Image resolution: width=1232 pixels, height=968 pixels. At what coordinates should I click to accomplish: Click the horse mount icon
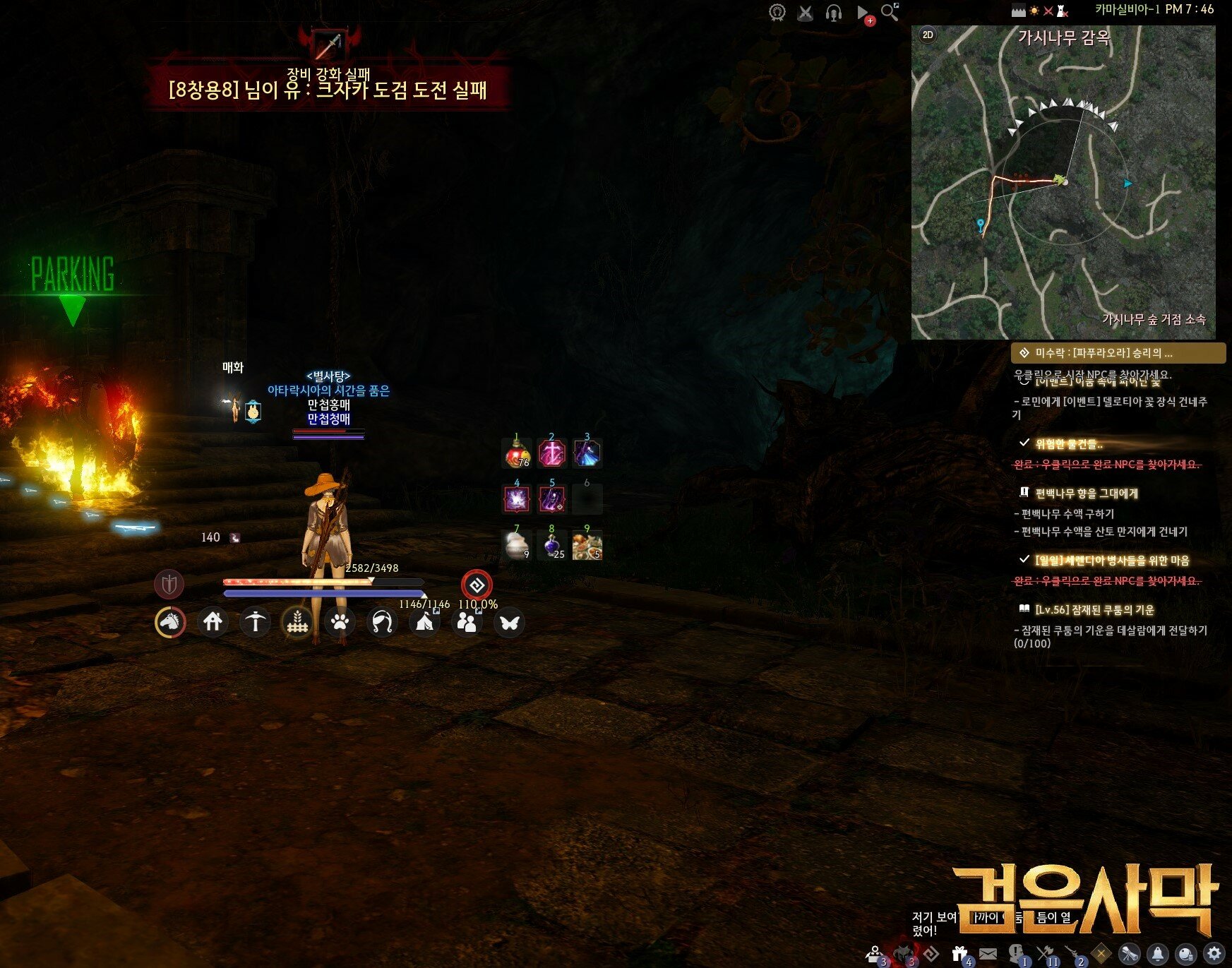(170, 622)
